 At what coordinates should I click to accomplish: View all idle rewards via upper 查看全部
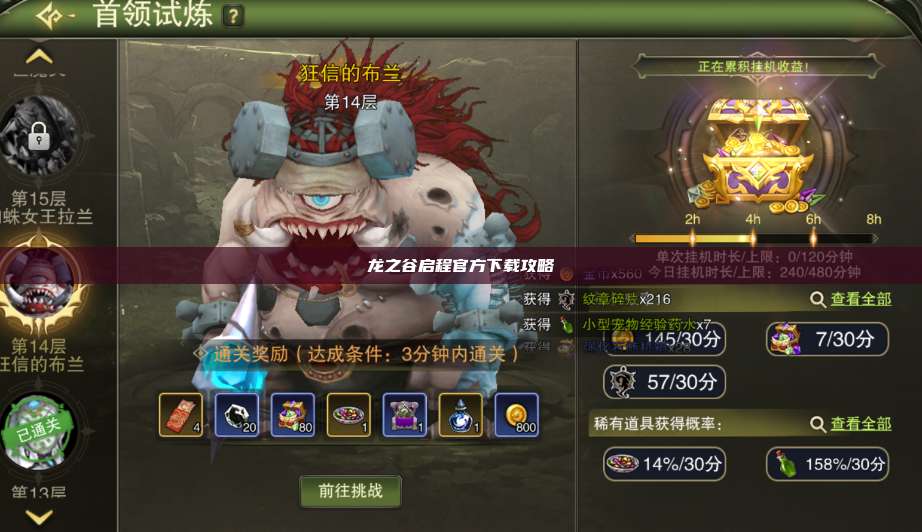(x=850, y=299)
